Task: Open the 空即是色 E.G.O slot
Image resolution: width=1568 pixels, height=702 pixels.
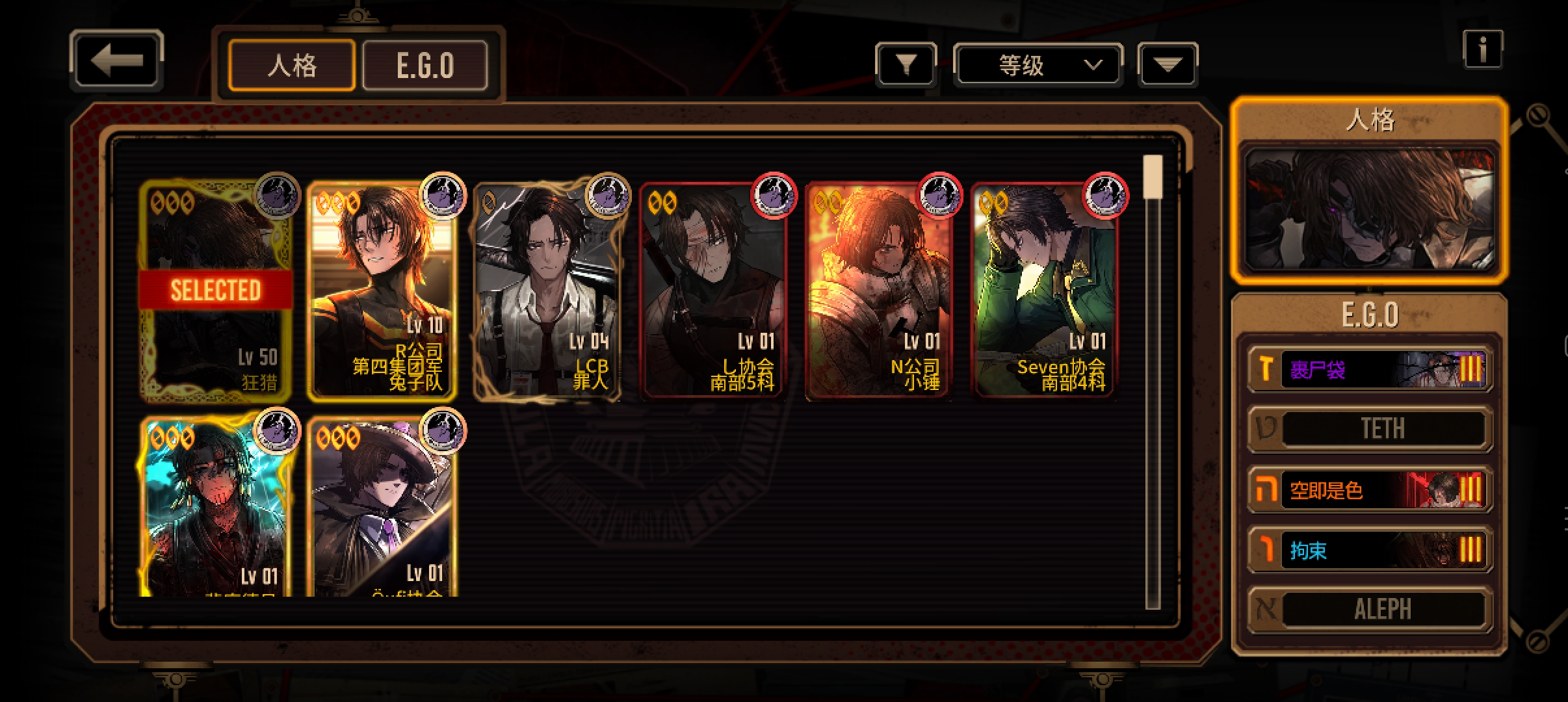Action: click(1370, 489)
